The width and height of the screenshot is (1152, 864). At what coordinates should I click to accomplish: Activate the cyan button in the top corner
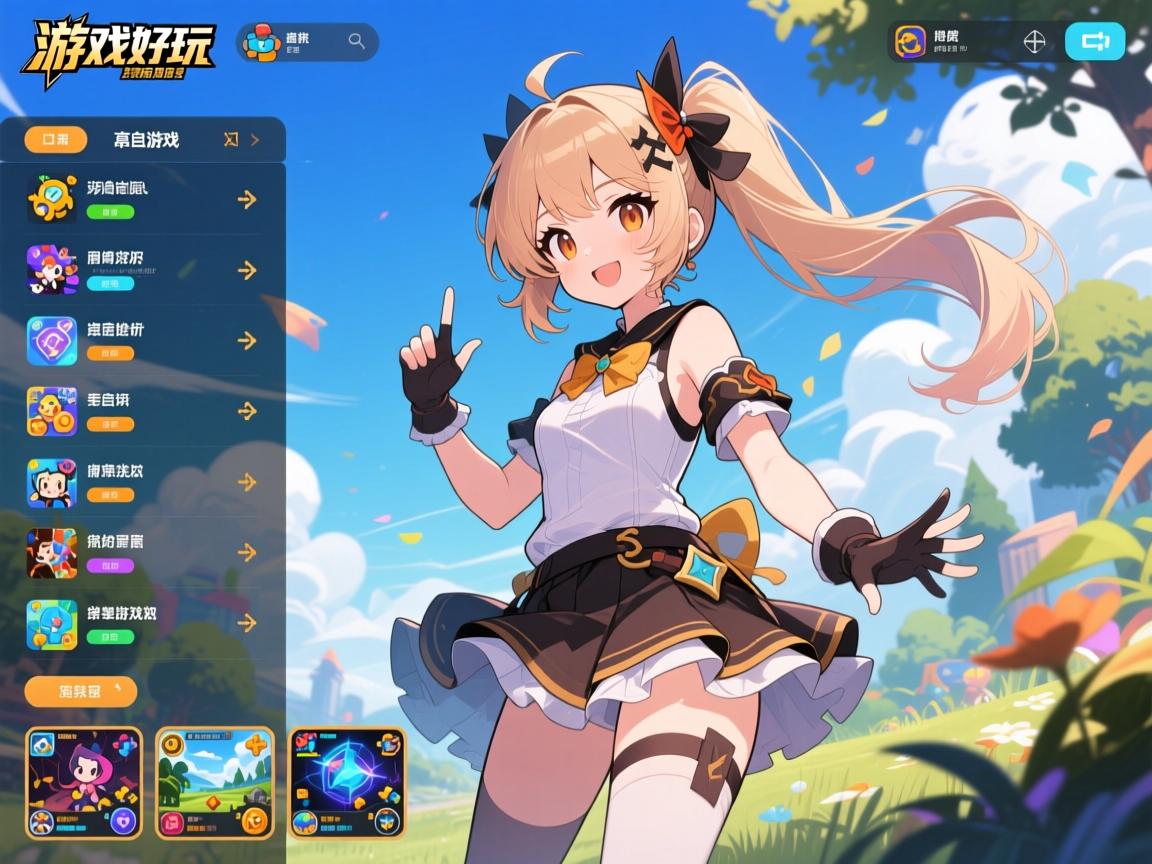[1095, 42]
